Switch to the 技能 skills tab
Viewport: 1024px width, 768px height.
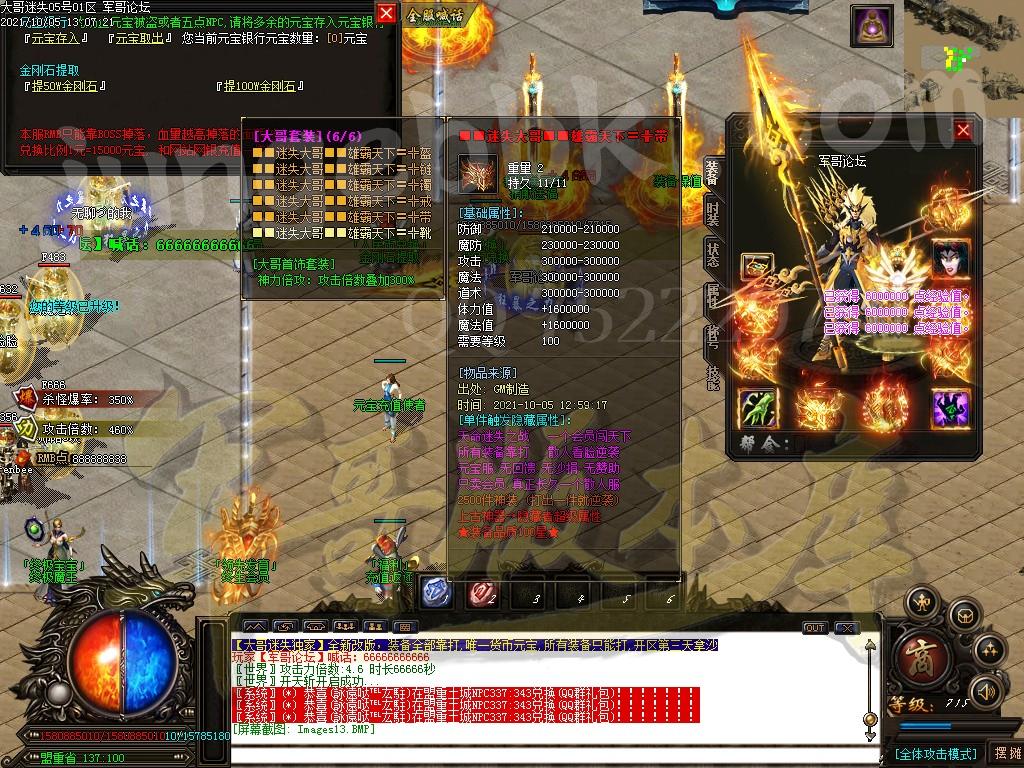[x=712, y=376]
